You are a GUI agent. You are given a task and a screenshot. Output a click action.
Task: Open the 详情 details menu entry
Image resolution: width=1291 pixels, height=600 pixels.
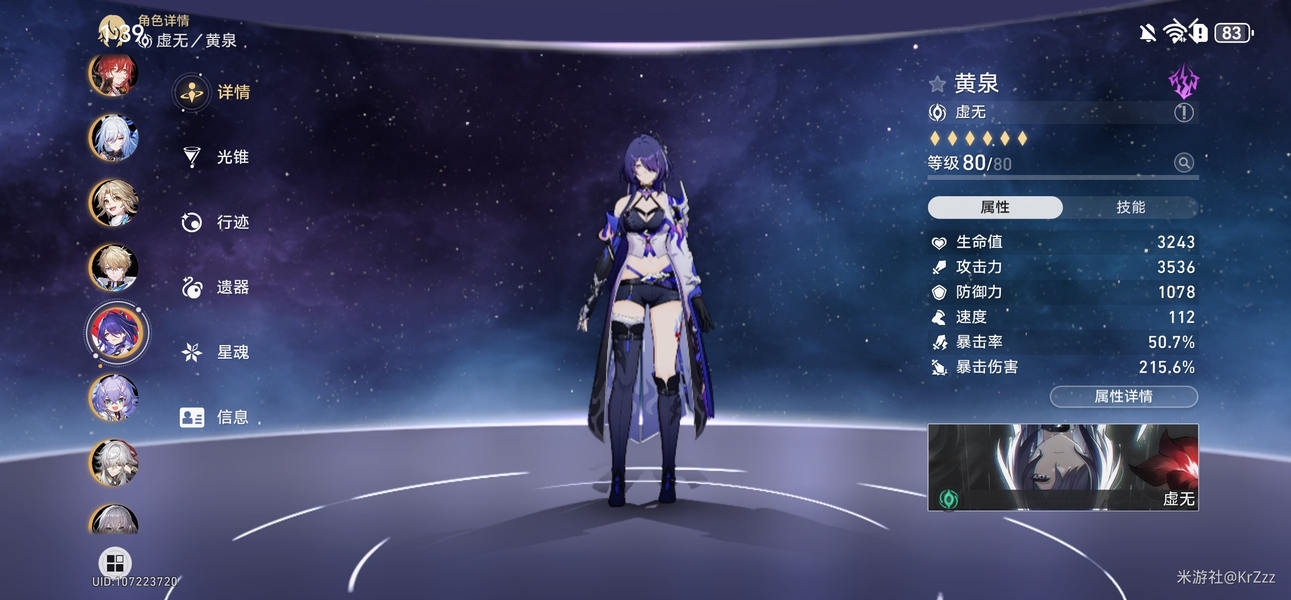pyautogui.click(x=215, y=93)
